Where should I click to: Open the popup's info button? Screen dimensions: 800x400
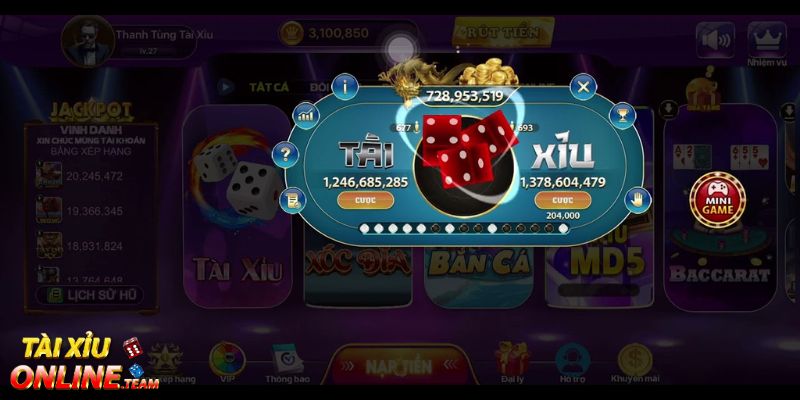pos(344,86)
